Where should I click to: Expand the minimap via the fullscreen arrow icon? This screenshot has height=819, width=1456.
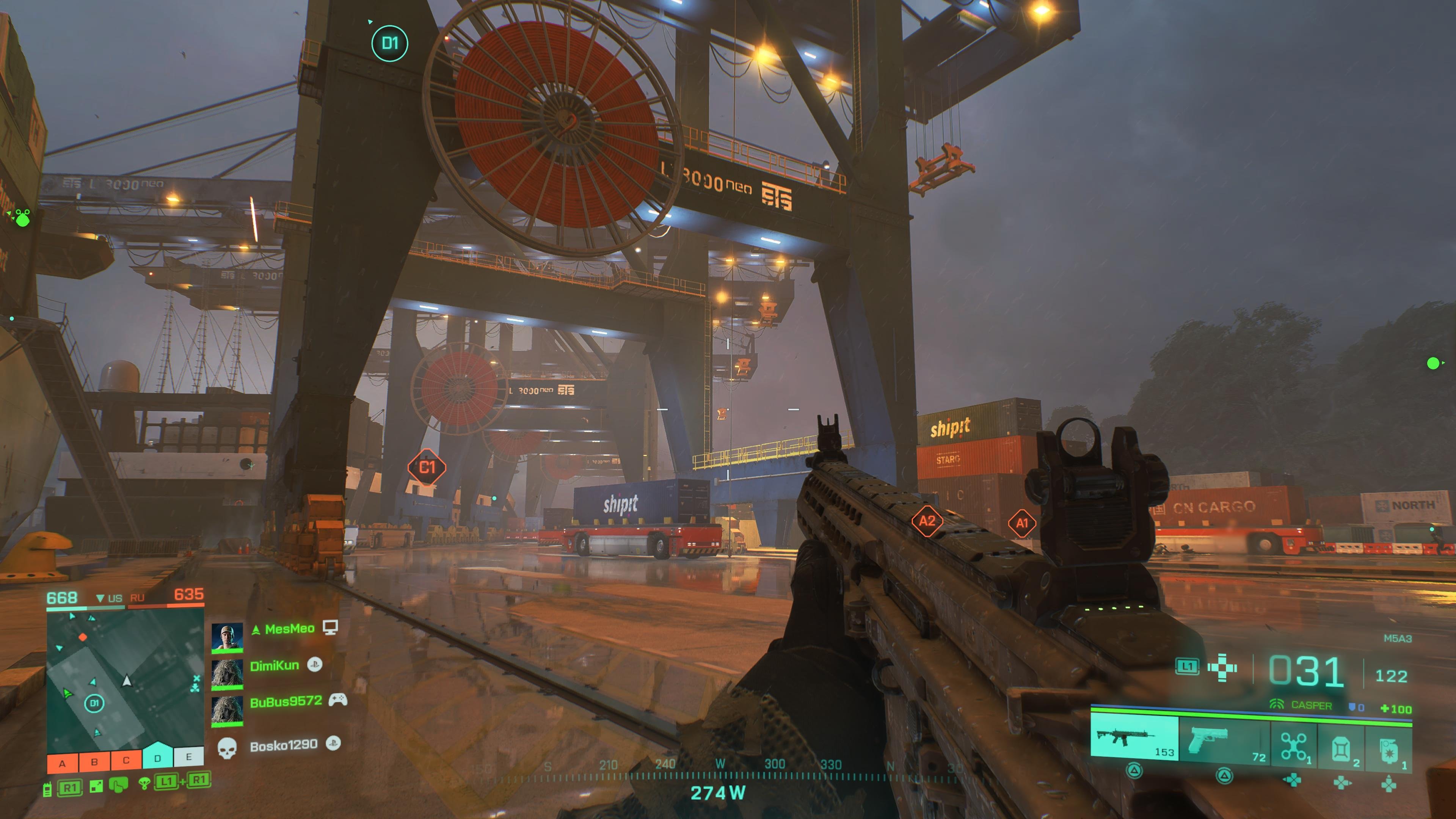pyautogui.click(x=96, y=786)
